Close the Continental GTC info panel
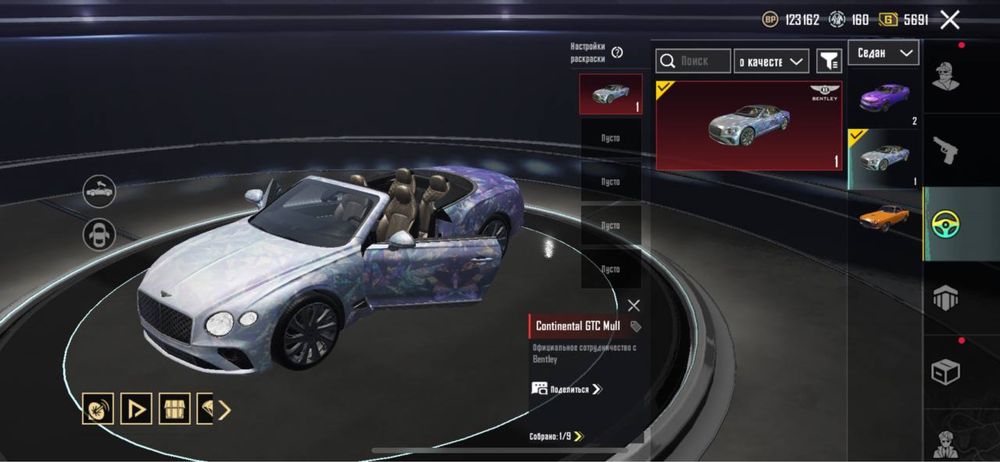This screenshot has height=462, width=1000. (634, 305)
